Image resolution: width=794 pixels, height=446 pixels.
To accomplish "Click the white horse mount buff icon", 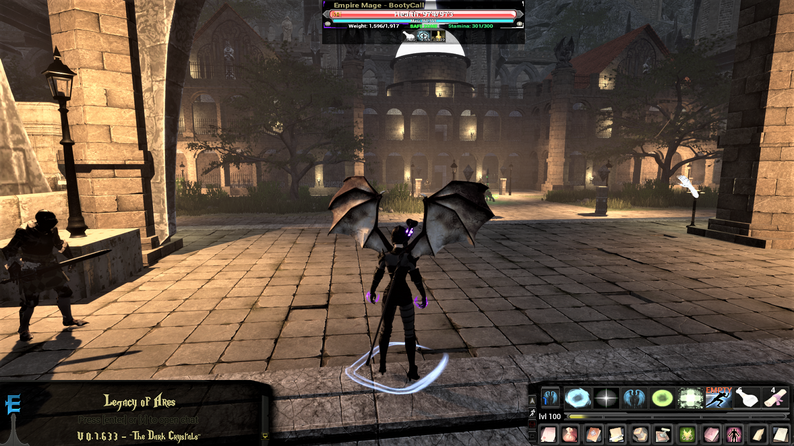I will point(408,36).
